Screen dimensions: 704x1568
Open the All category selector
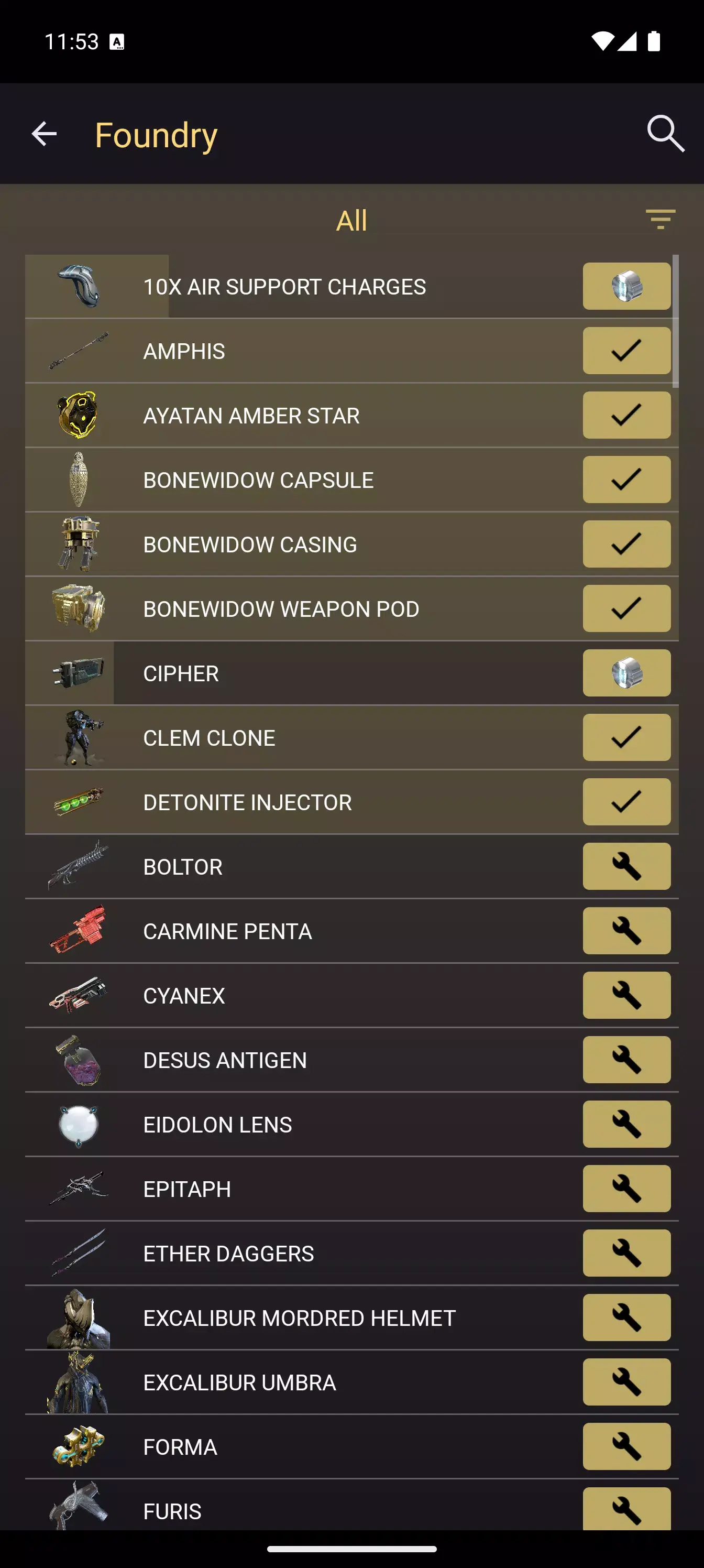click(351, 220)
